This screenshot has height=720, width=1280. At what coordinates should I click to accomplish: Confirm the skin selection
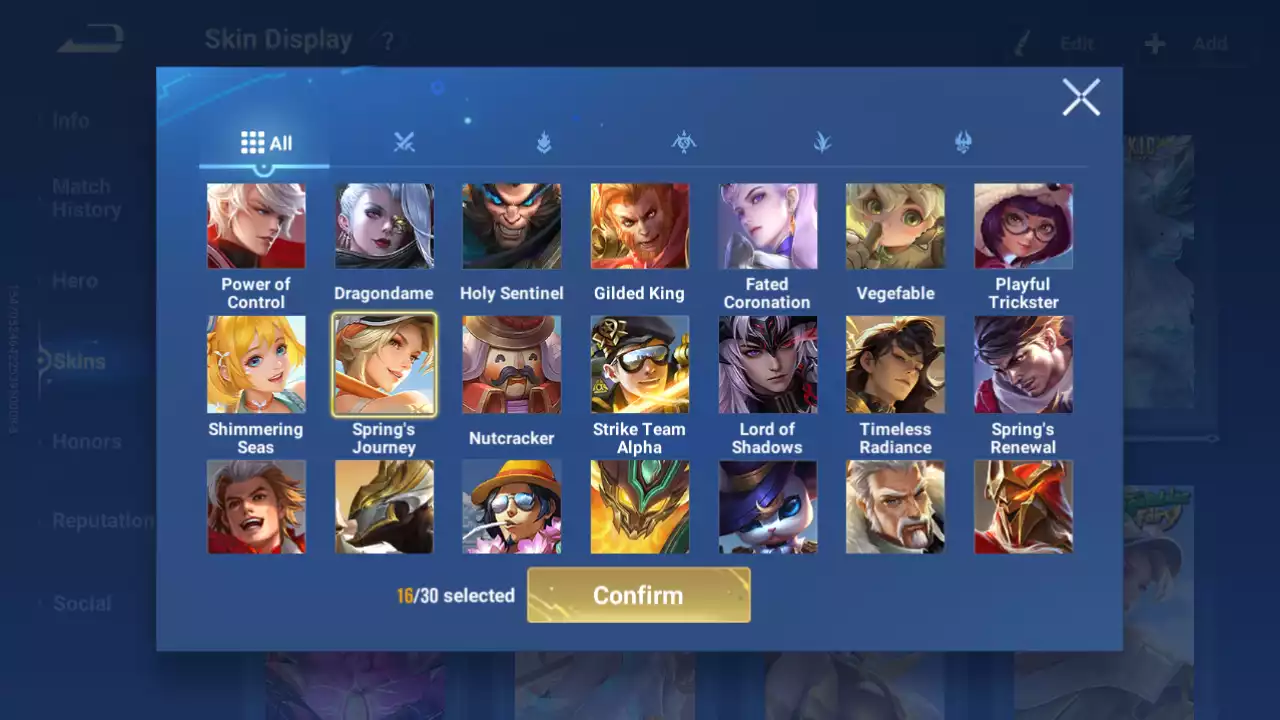[638, 595]
